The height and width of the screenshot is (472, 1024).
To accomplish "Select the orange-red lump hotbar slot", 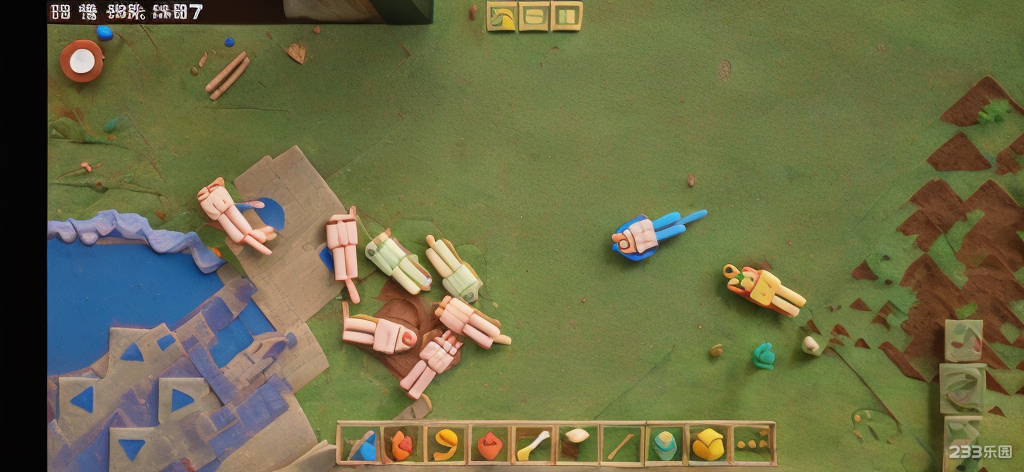I will 400,444.
